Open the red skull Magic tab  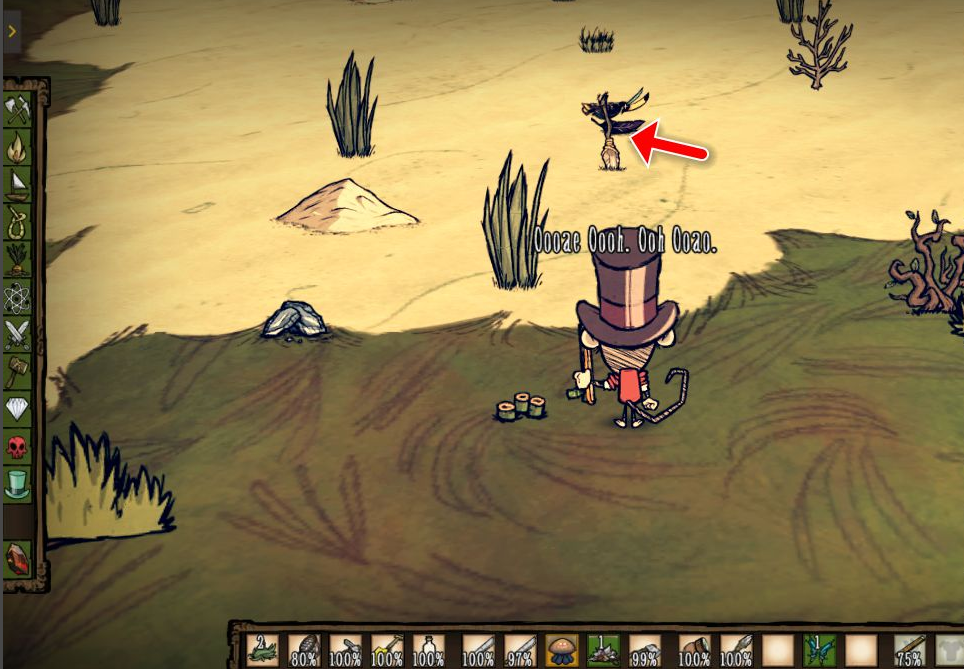(x=18, y=446)
